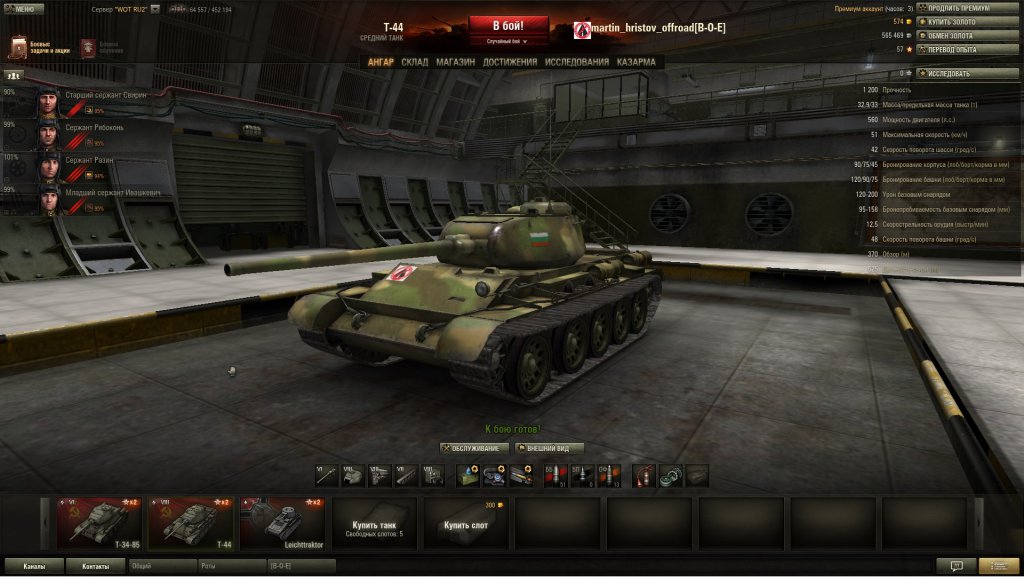This screenshot has height=587, width=1024.
Task: Open the Каналы chat channels
Action: coord(34,566)
